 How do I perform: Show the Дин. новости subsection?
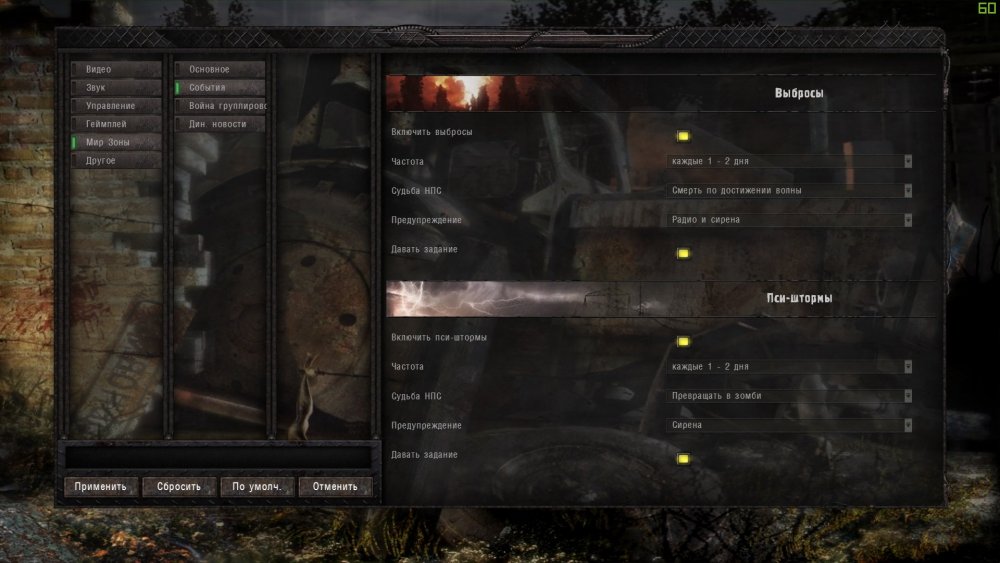point(220,124)
